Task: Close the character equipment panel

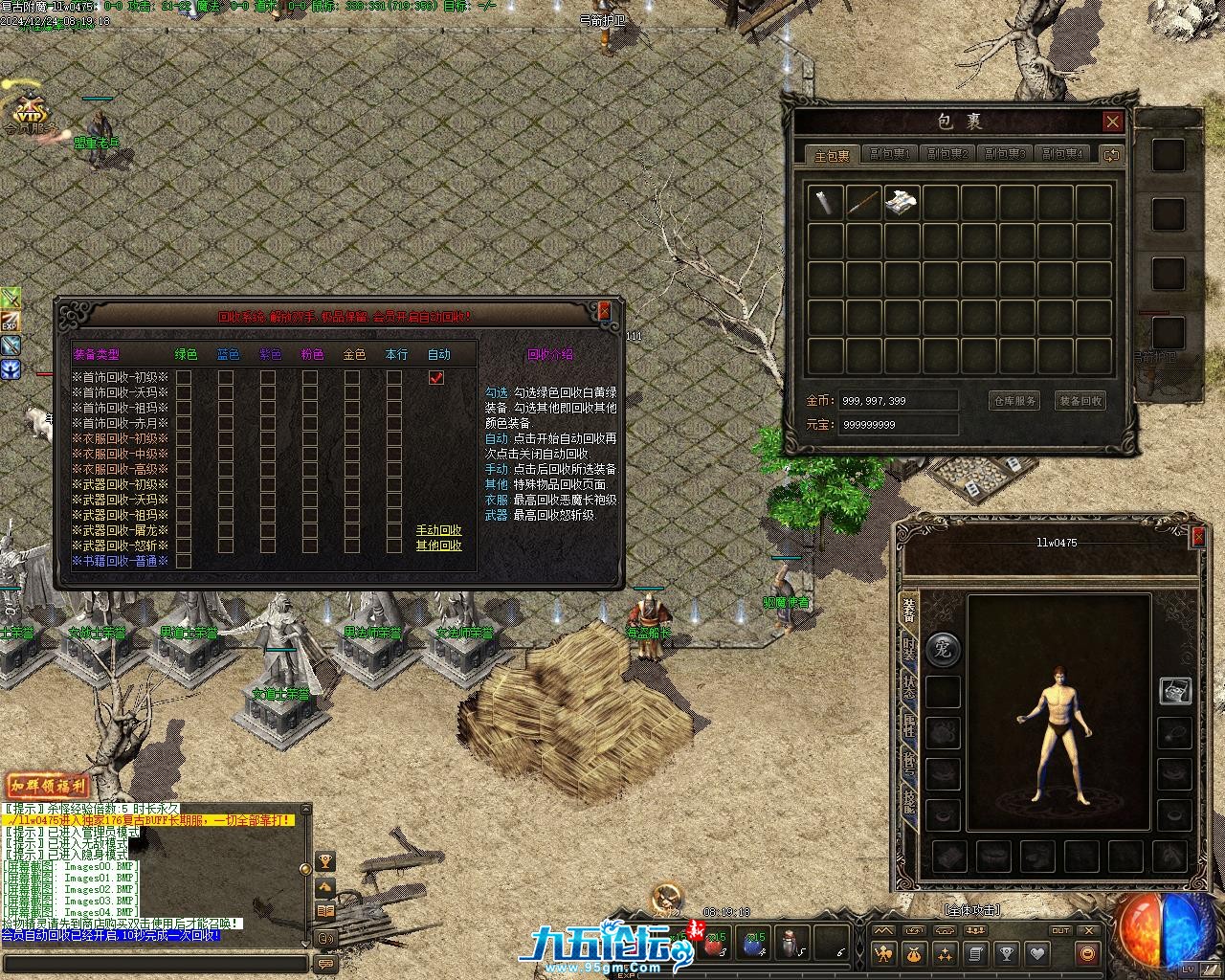Action: click(x=1197, y=537)
